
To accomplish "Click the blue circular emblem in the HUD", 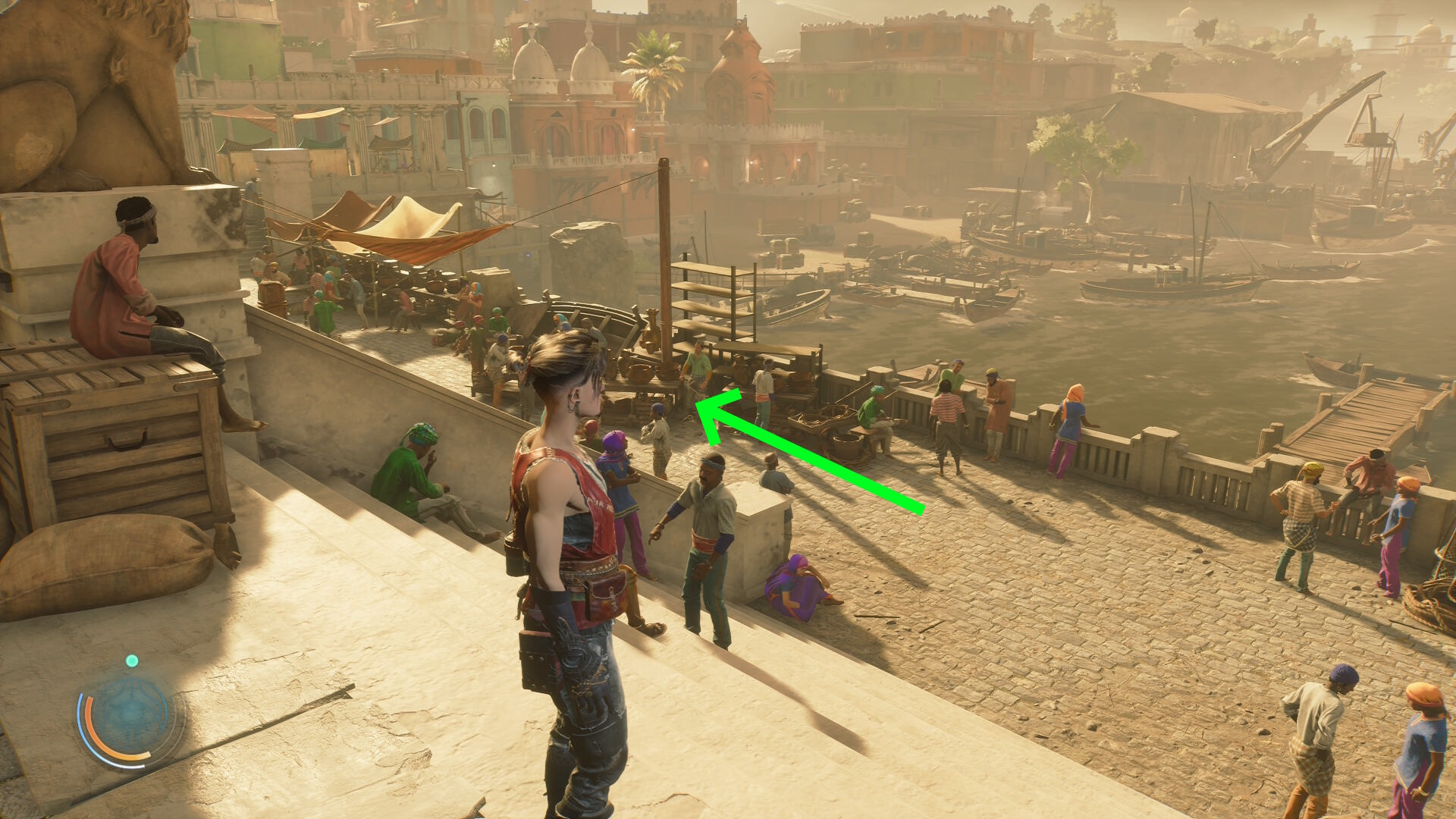I will [126, 714].
